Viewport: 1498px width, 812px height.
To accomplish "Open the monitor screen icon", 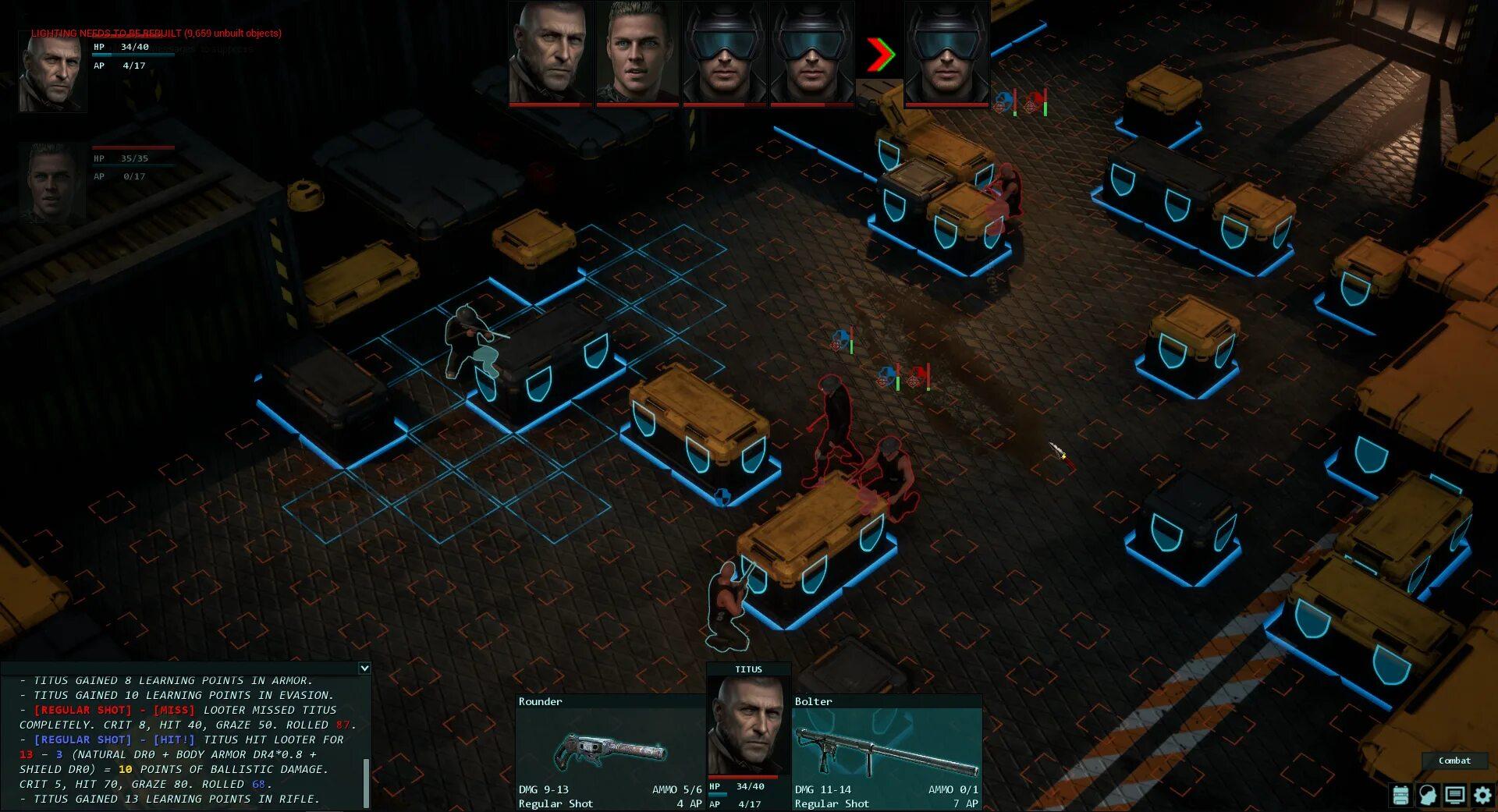I will coord(1455,795).
